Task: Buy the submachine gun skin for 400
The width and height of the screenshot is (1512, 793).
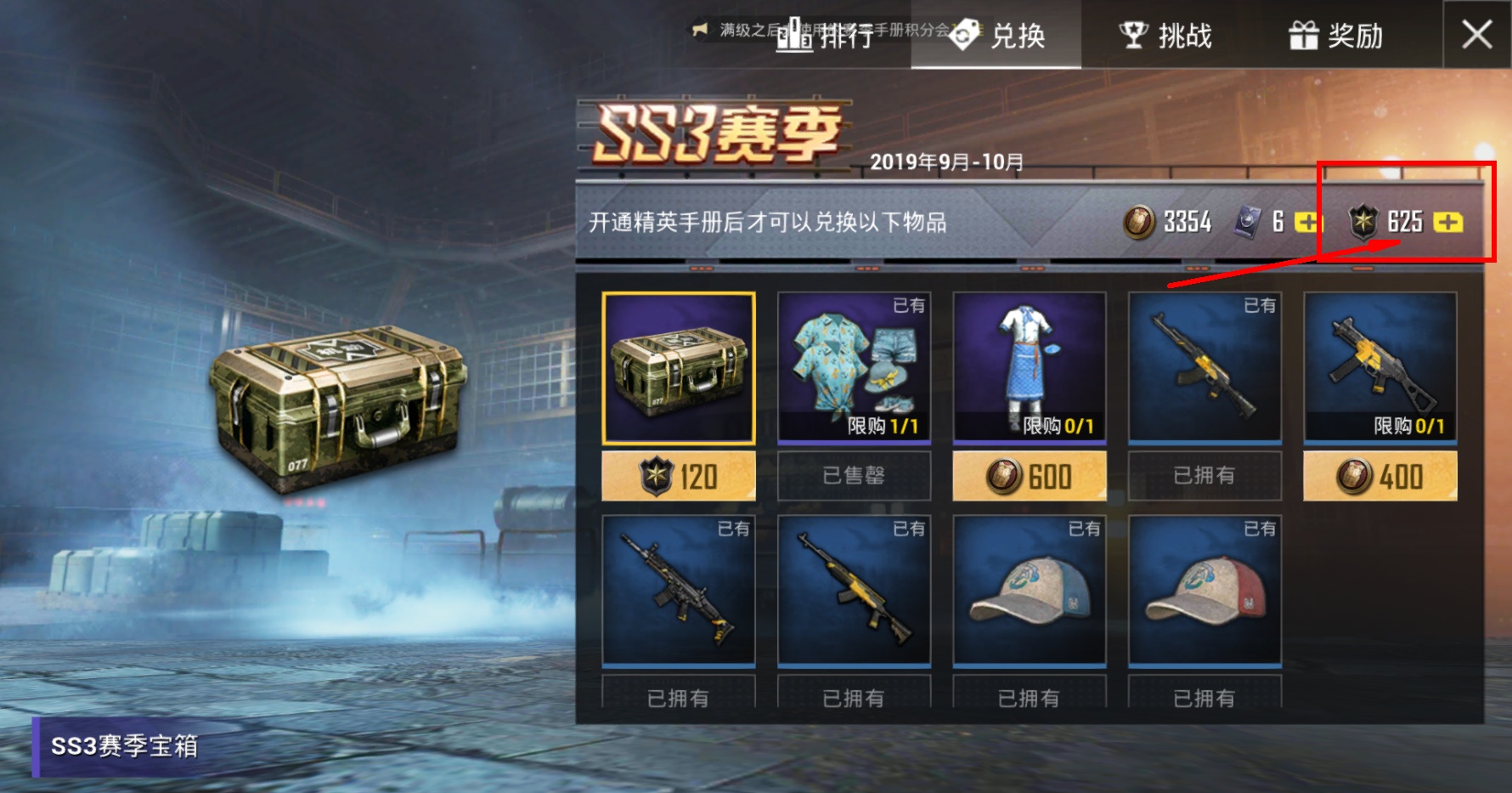Action: [1379, 476]
